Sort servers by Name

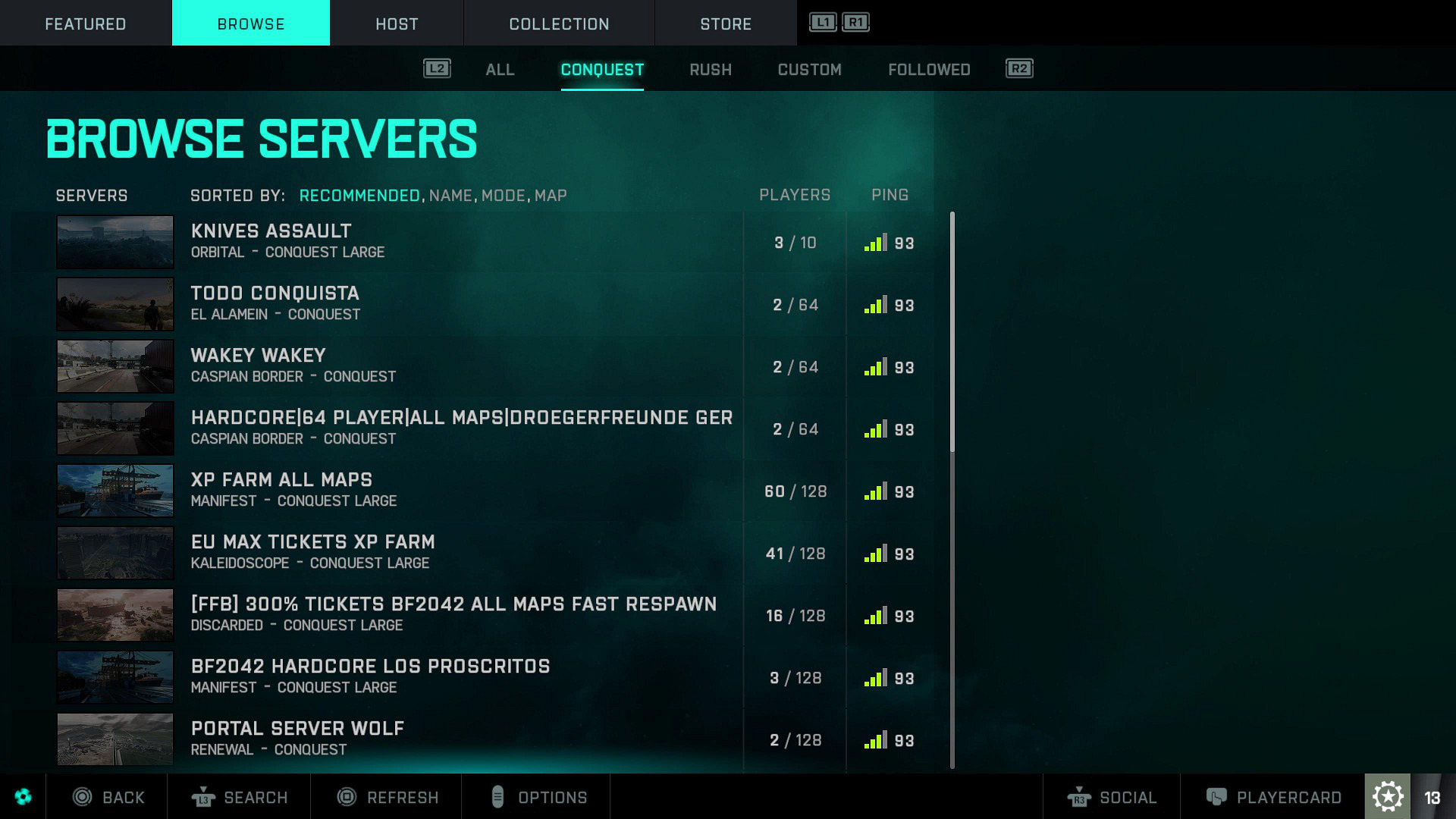pyautogui.click(x=450, y=196)
